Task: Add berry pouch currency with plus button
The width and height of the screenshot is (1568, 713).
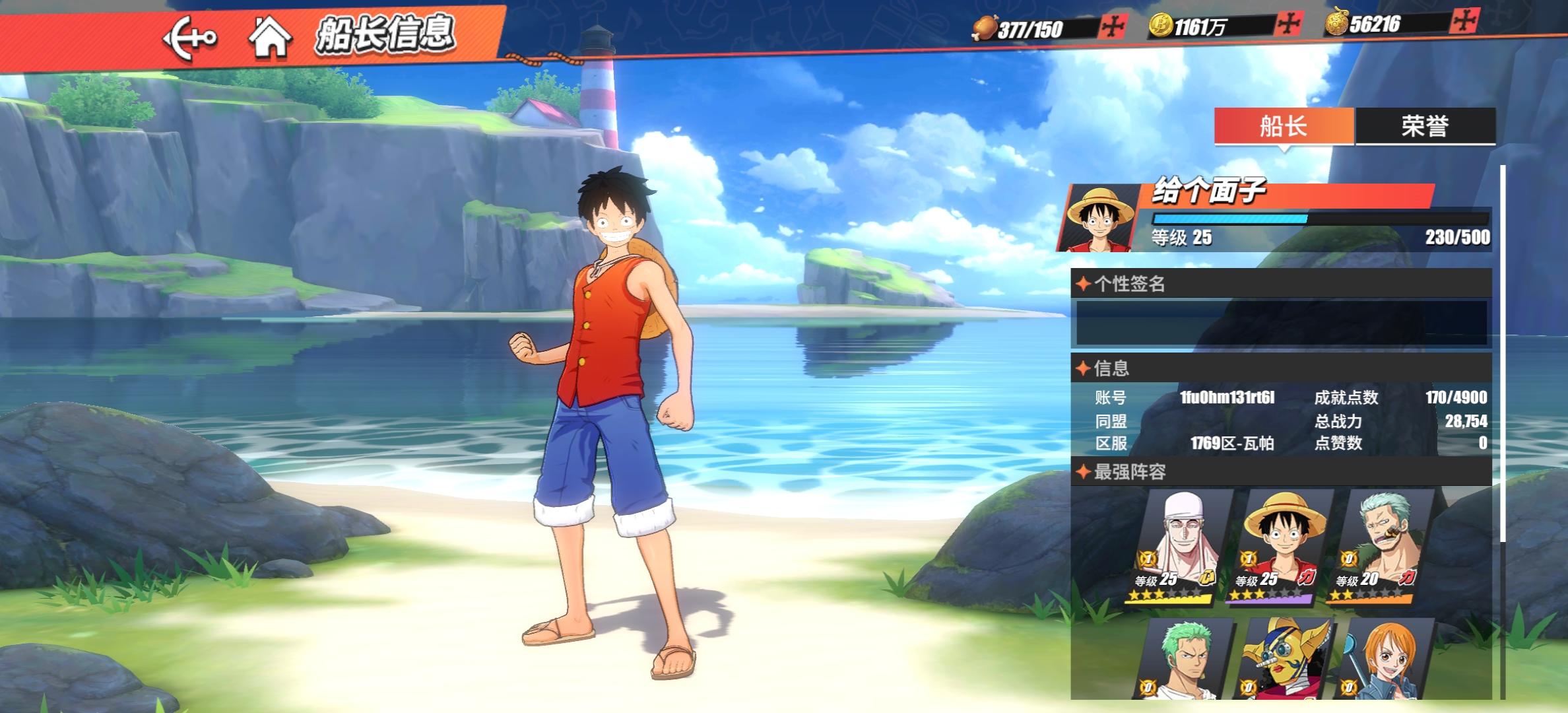Action: [x=1463, y=22]
